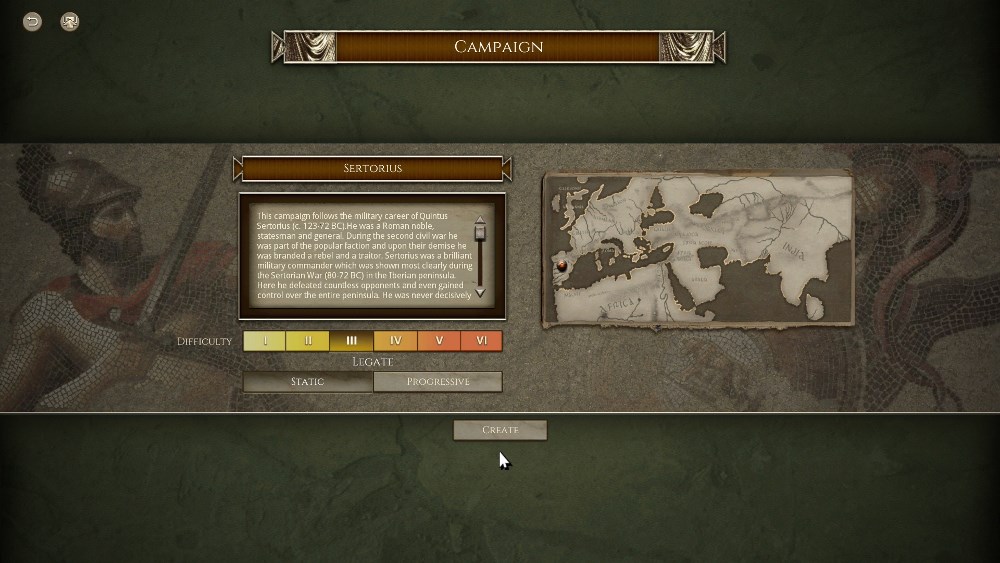The width and height of the screenshot is (1000, 563).
Task: Select the Static legate option
Action: tap(308, 382)
